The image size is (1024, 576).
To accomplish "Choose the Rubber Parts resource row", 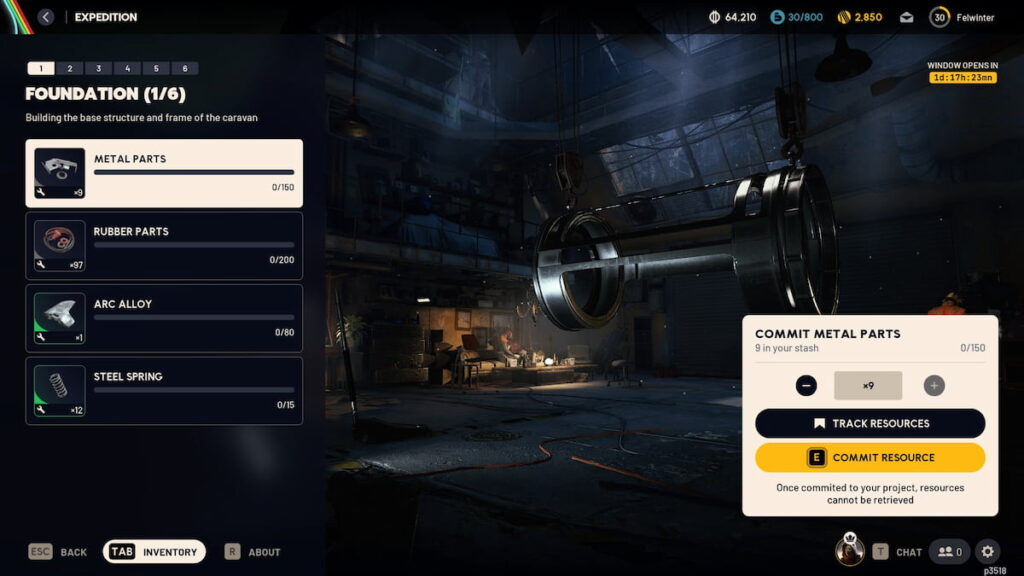I will (164, 245).
